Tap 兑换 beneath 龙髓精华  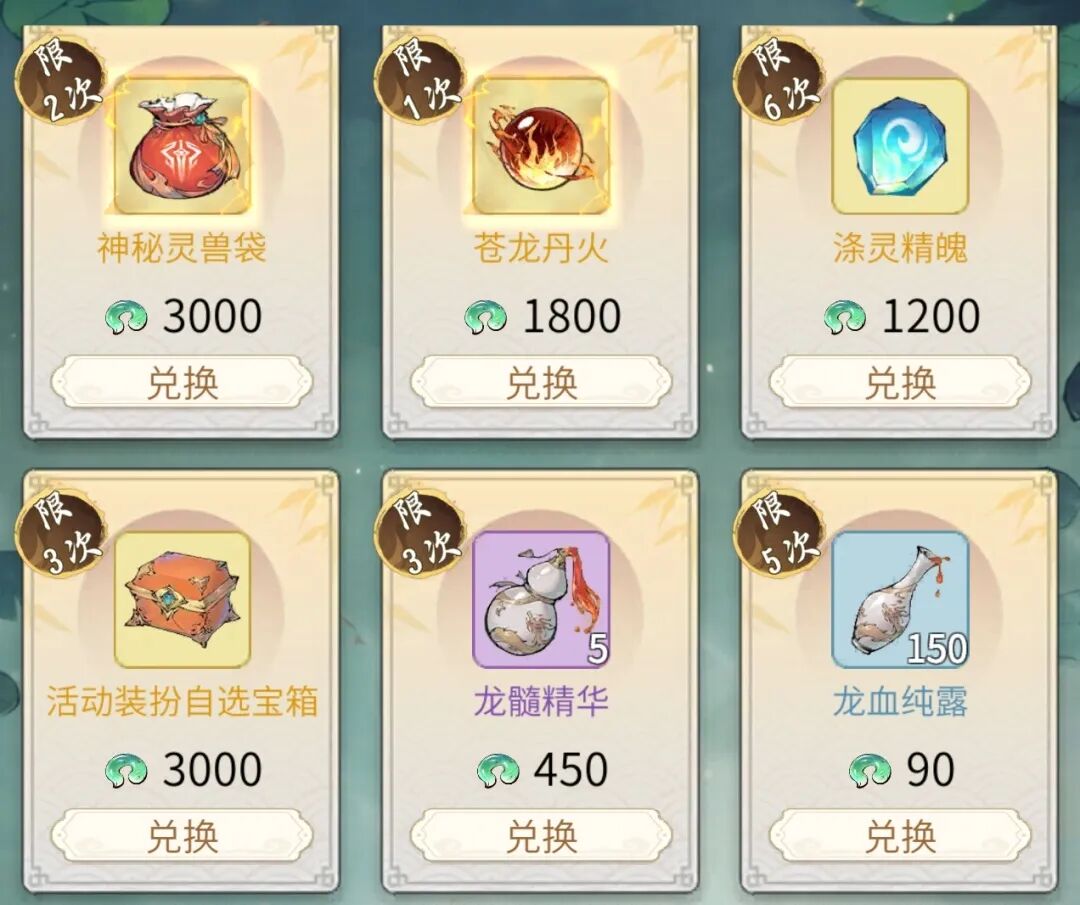point(541,836)
